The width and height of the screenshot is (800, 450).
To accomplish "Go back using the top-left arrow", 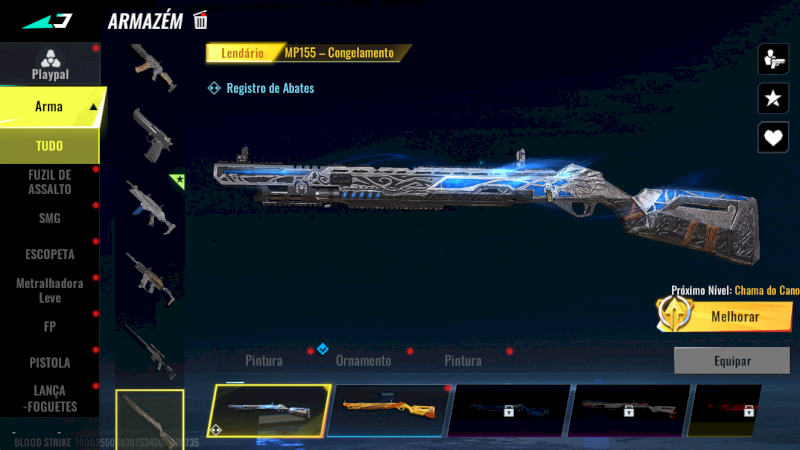I will click(47, 20).
